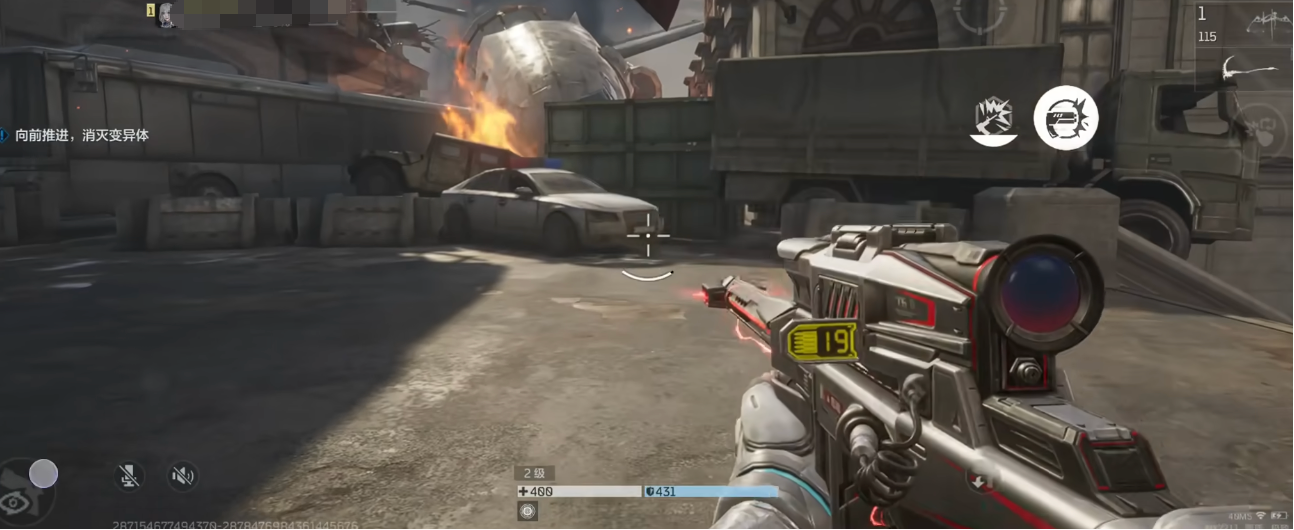Open the objective tracker about eliminating mutants
1294x530 pixels.
click(80, 135)
